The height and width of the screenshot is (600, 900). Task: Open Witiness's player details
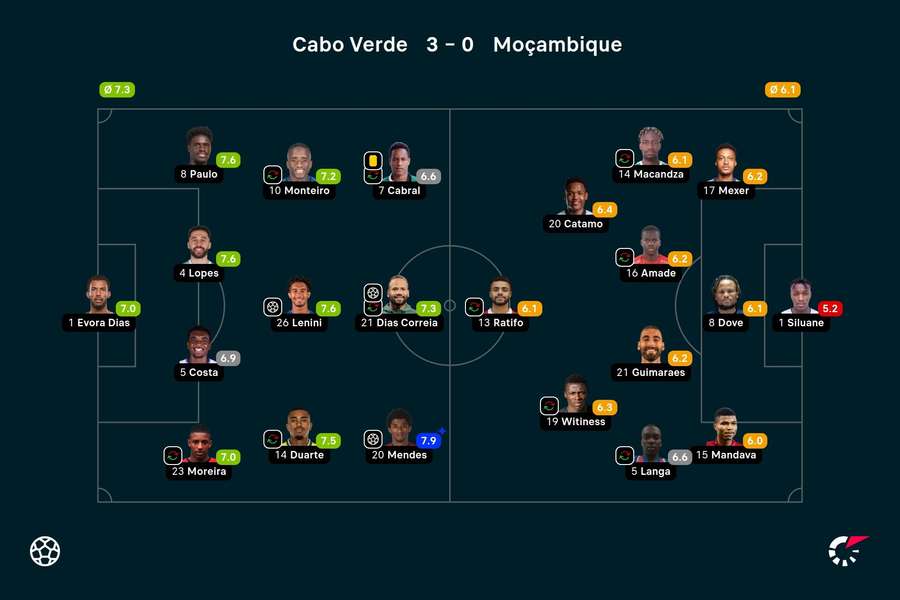tap(576, 396)
